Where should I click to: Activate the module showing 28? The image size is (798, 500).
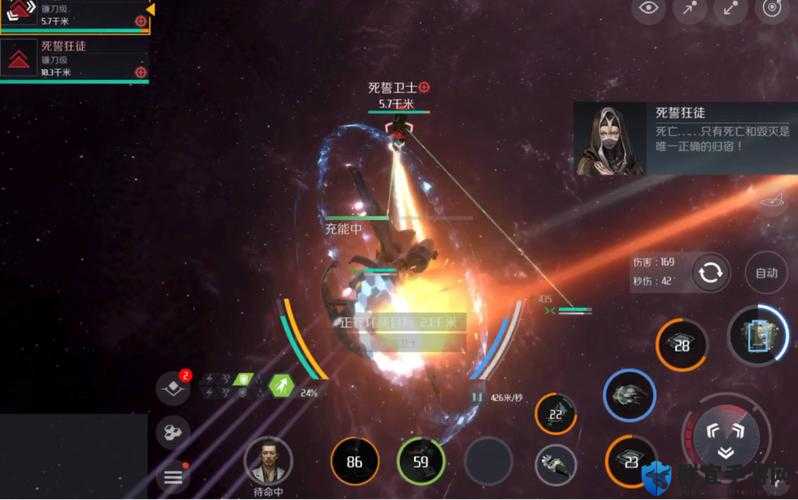[x=681, y=345]
